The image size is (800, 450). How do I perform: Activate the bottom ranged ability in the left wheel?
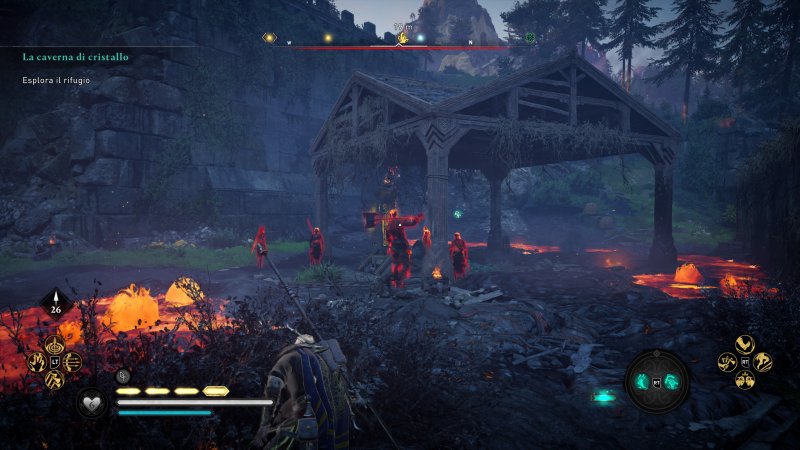pos(56,380)
